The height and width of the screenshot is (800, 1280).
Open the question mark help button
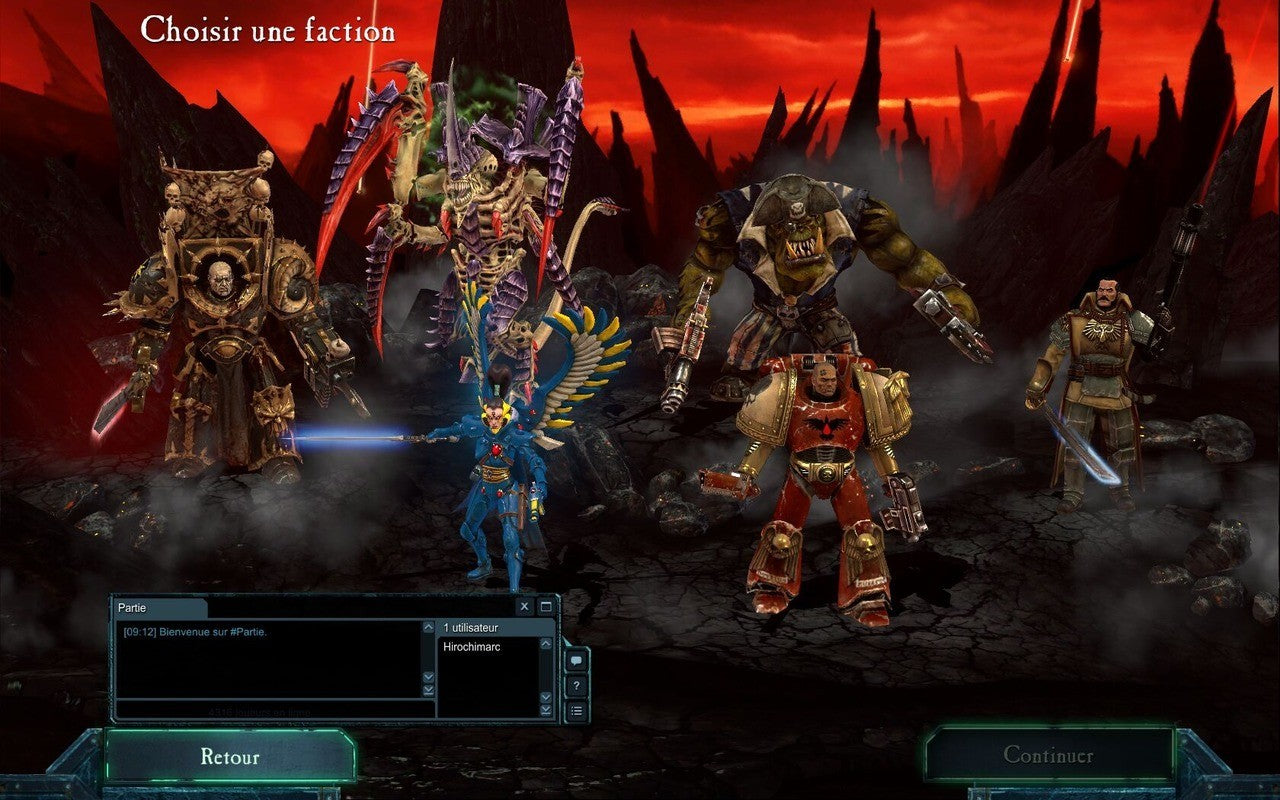point(576,686)
